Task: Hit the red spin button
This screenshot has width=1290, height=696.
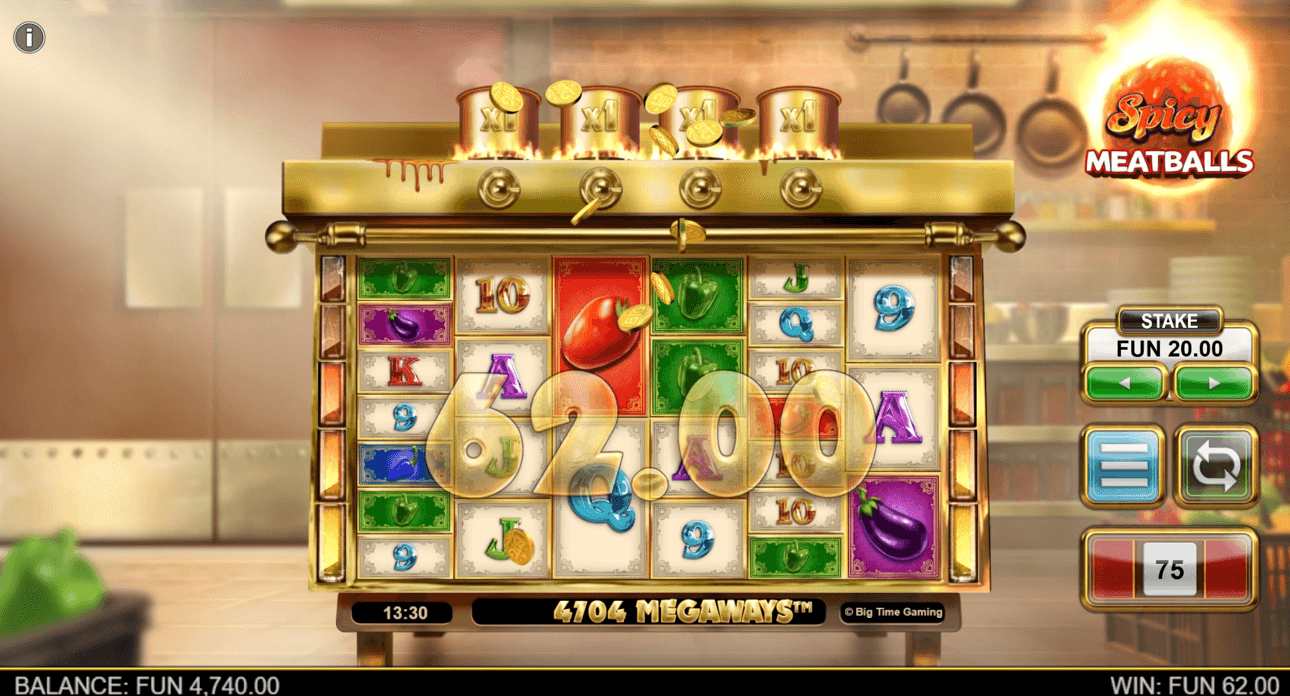Action: tap(1169, 569)
